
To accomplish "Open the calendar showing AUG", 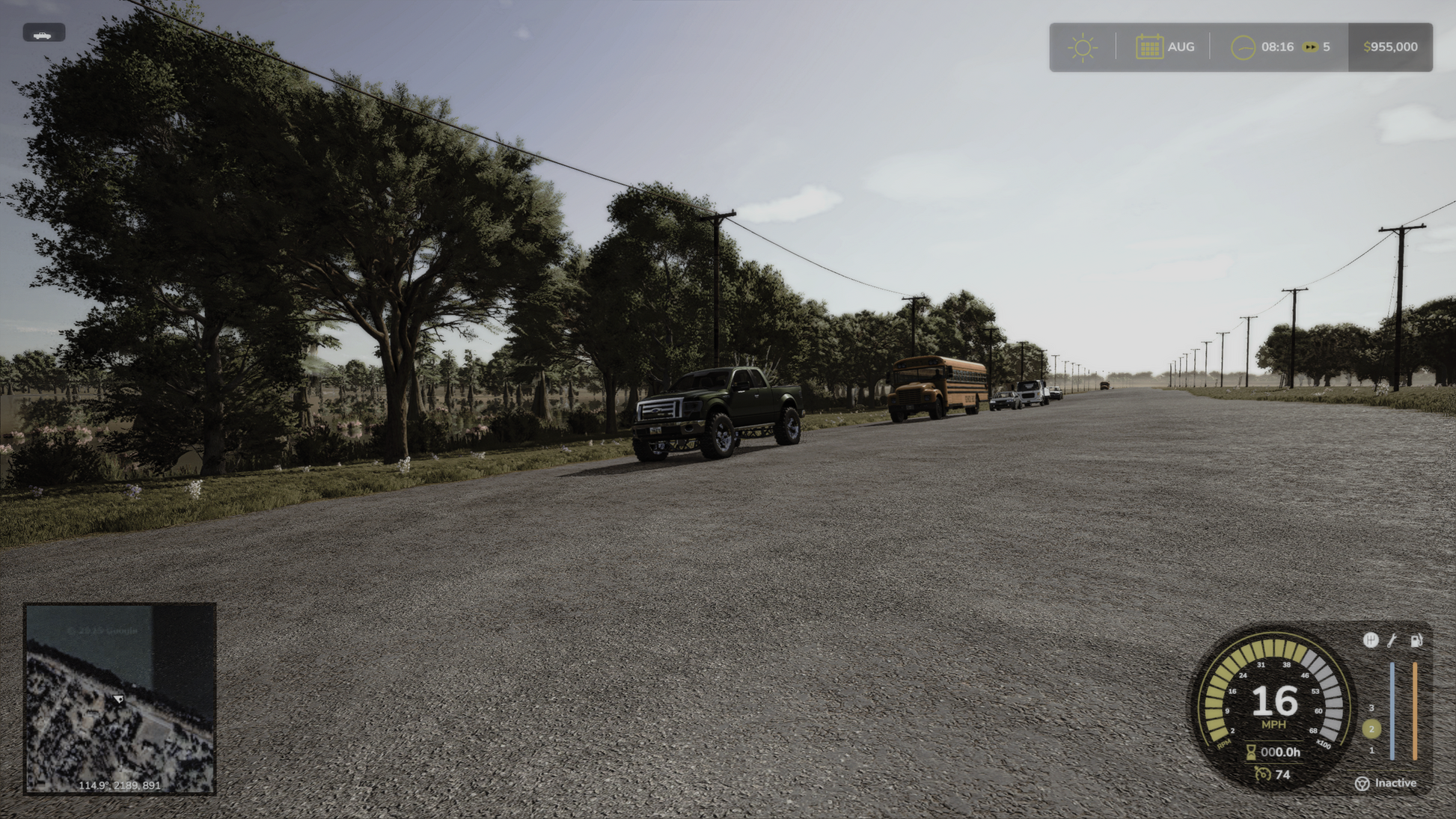I will (x=1149, y=47).
